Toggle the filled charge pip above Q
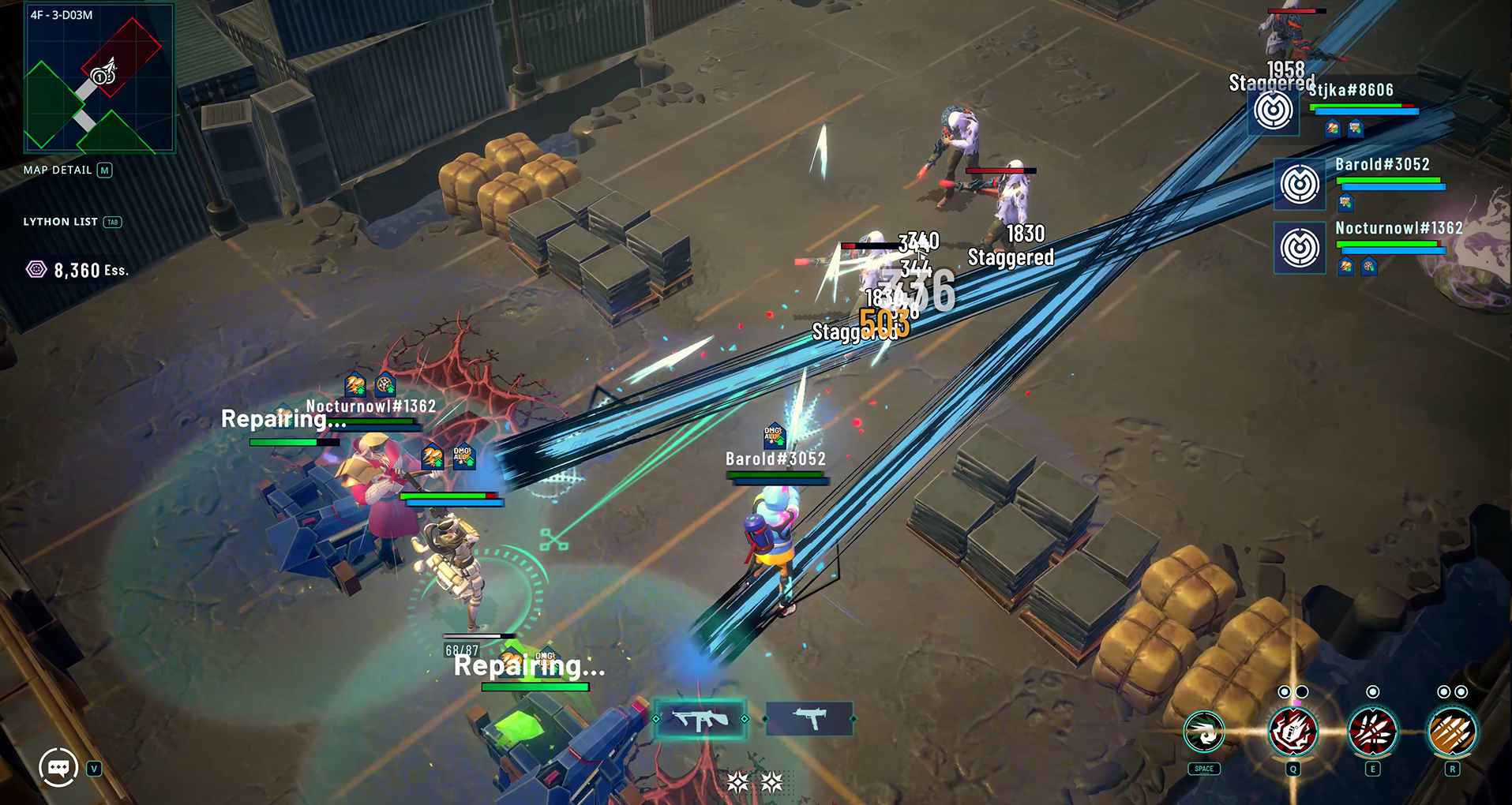 (1284, 691)
